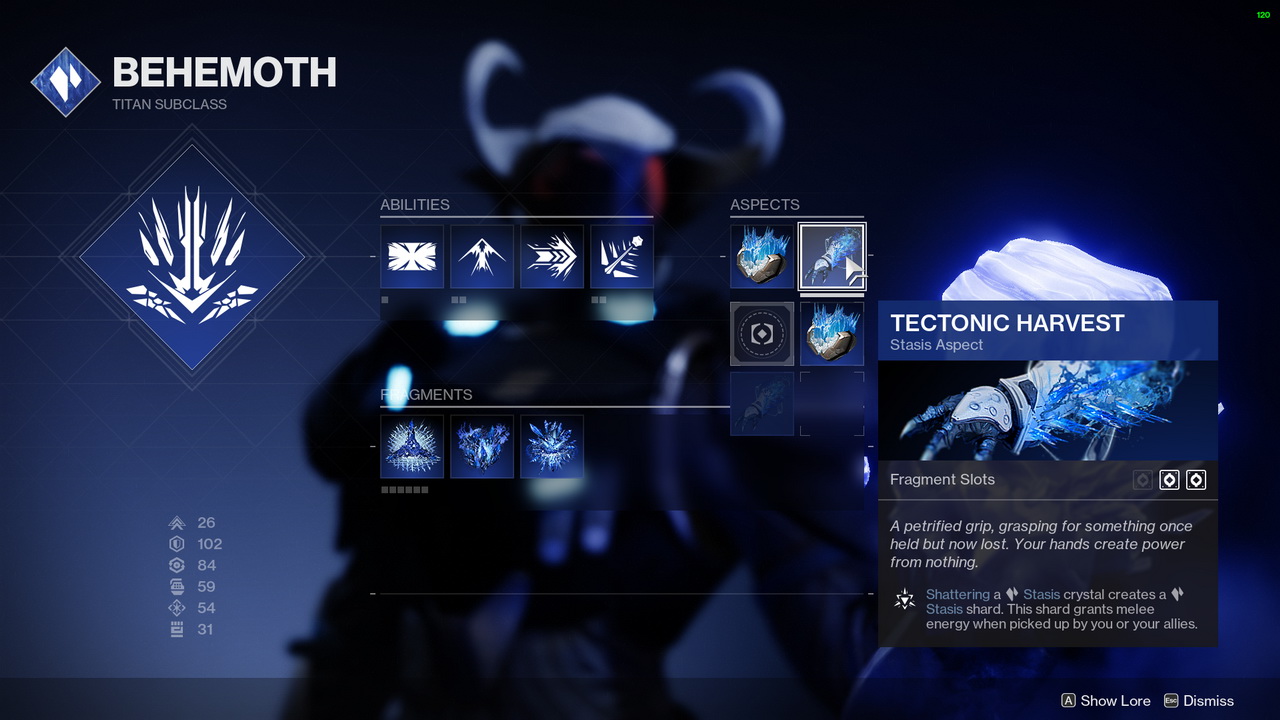Pick the ice-crystal aspect beside the empty socket
Viewport: 1280px width, 720px height.
pos(832,334)
